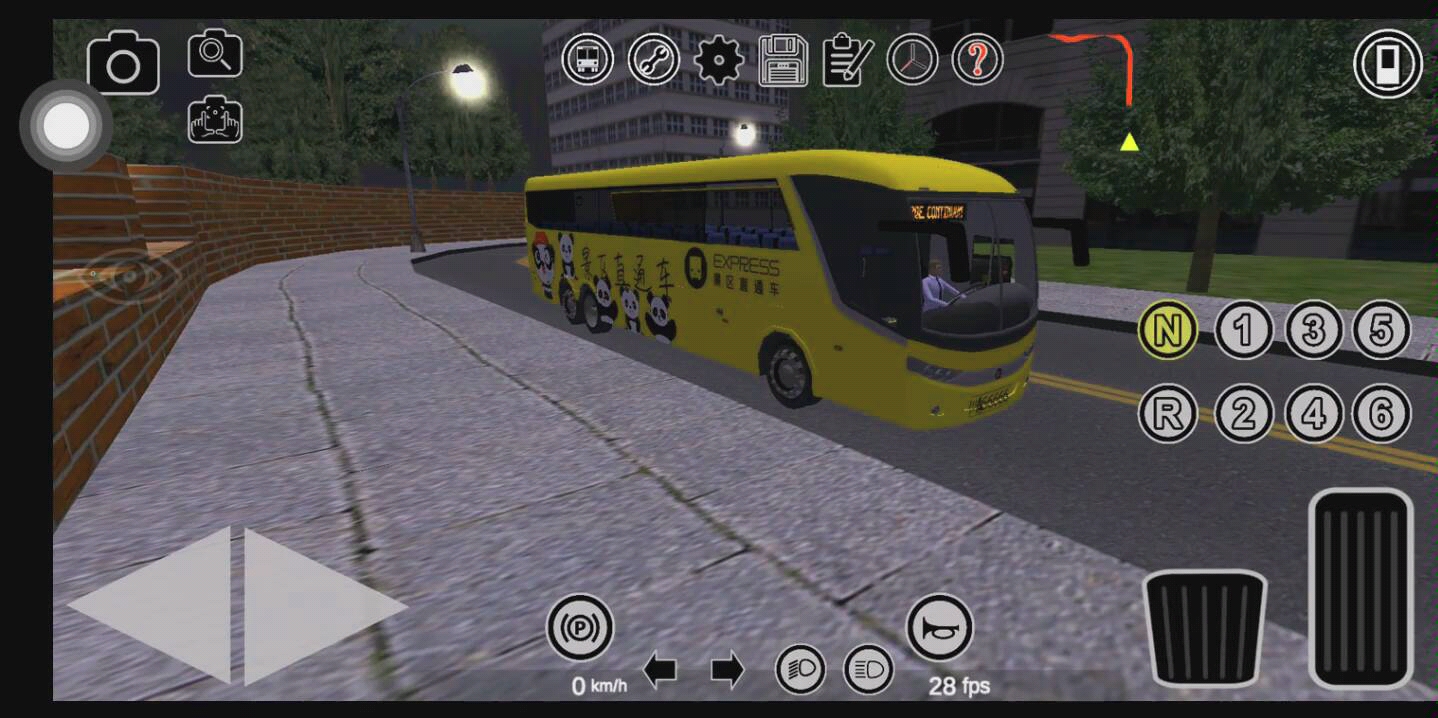Image resolution: width=1438 pixels, height=718 pixels.
Task: Shift into gear 1
Action: coord(1244,330)
